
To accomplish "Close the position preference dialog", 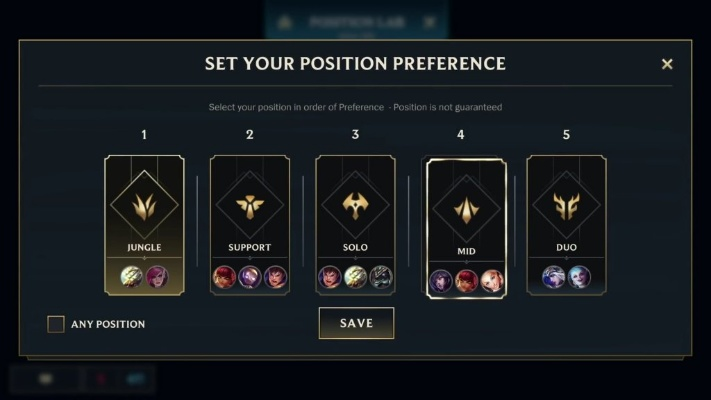I will (x=667, y=64).
